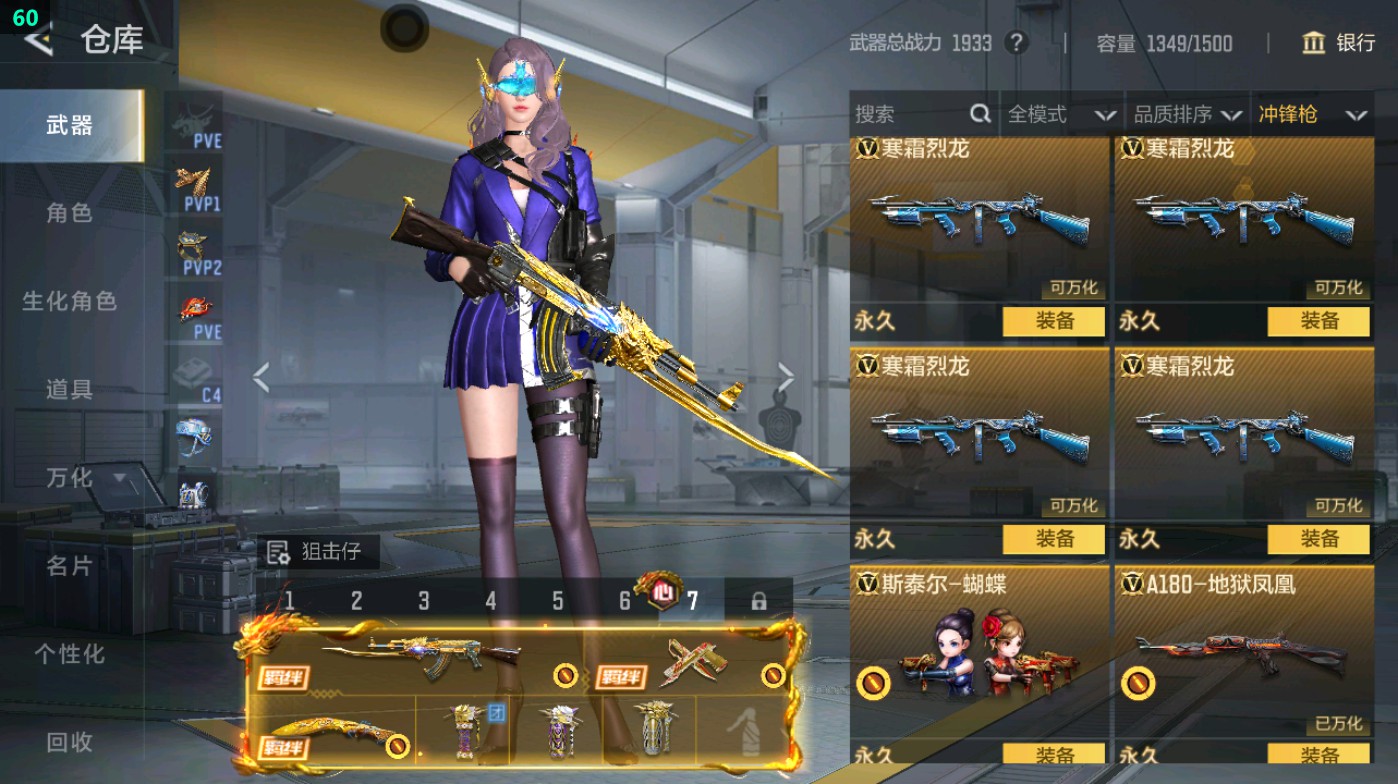Viewport: 1398px width, 784px height.
Task: Click the A180-地狱凤凰 weapon card
Action: [1245, 650]
